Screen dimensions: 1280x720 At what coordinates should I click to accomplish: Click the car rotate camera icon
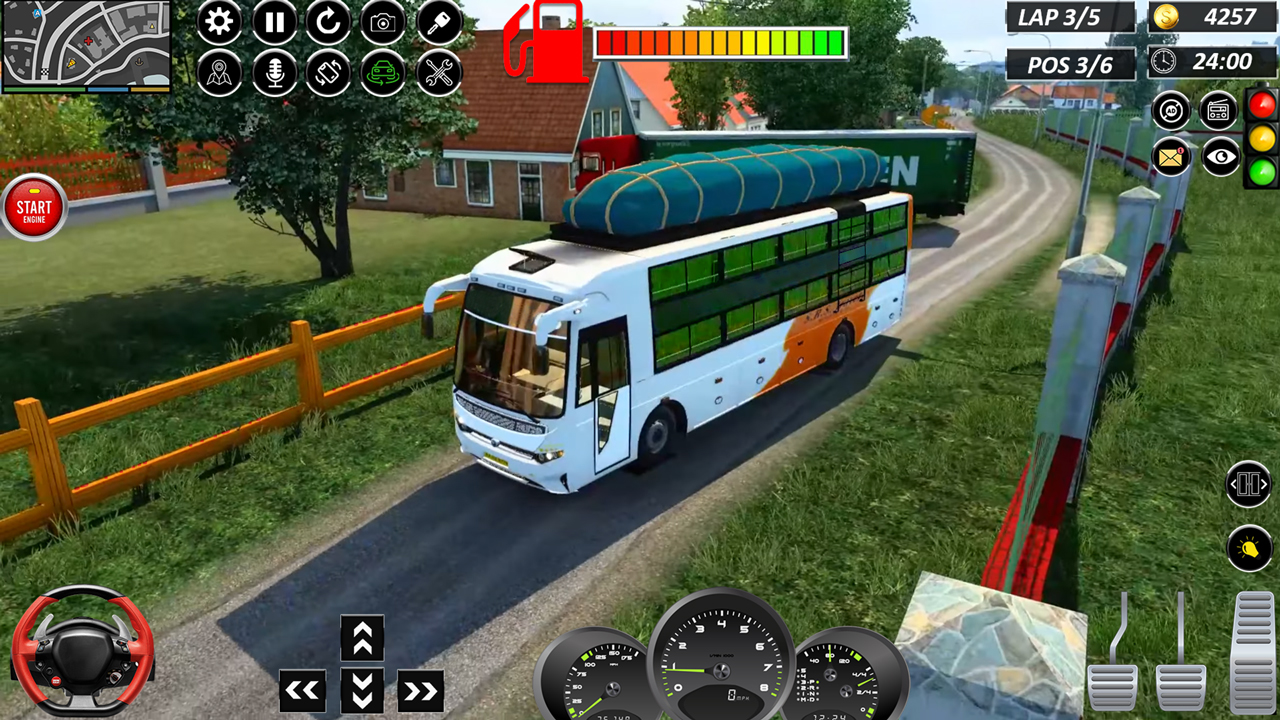click(x=384, y=73)
